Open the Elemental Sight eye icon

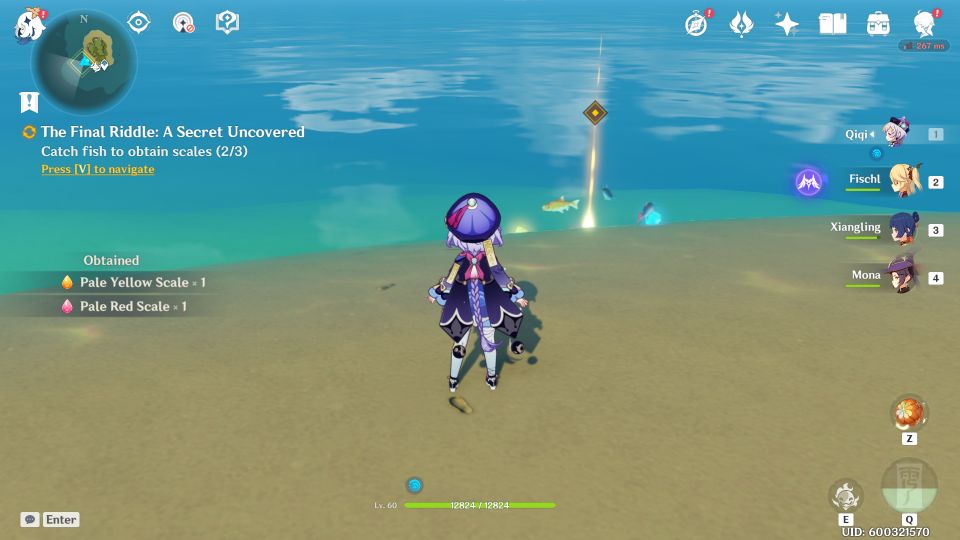[x=138, y=23]
